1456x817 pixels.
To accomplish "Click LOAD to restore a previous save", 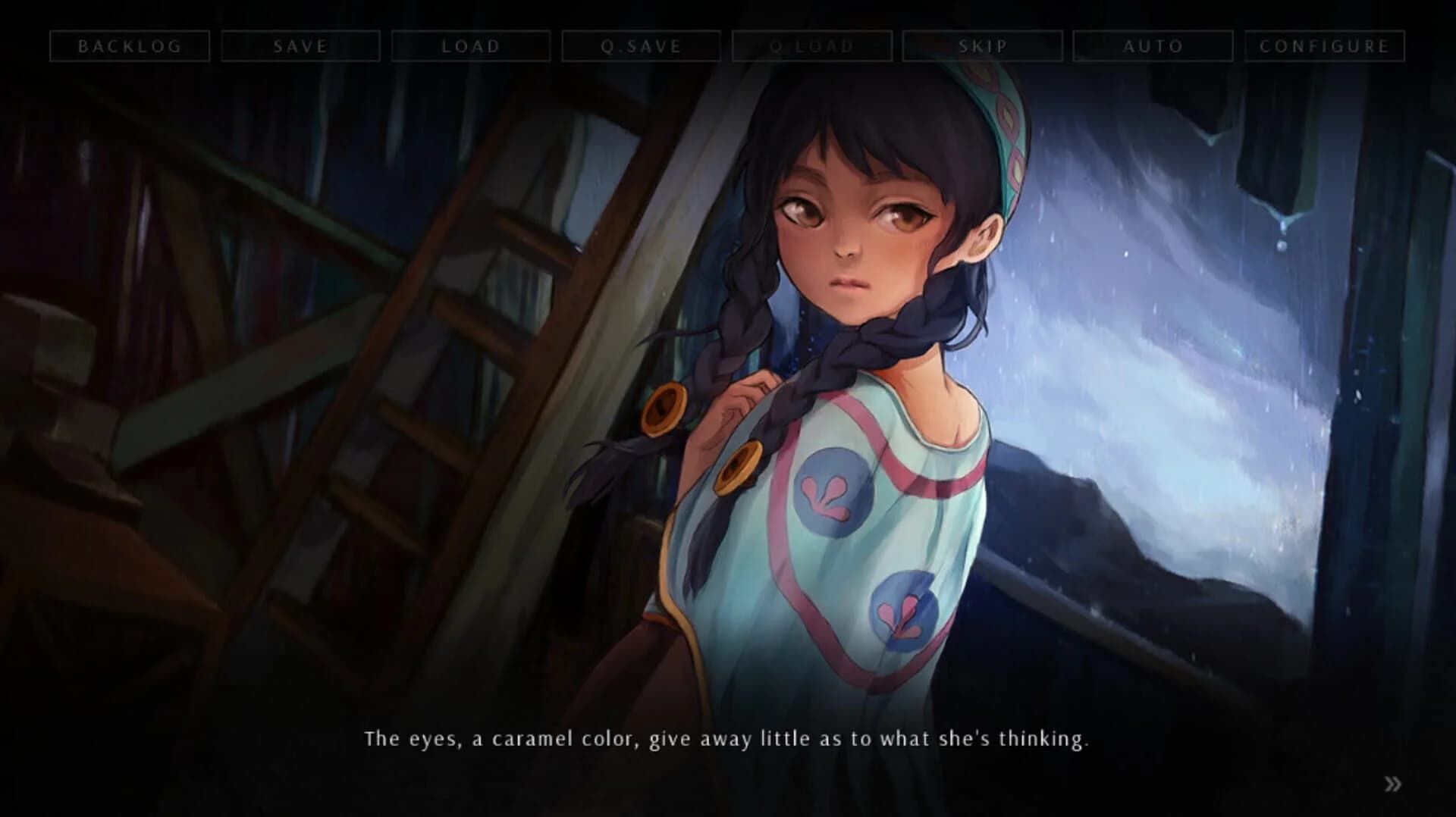I will coord(471,45).
